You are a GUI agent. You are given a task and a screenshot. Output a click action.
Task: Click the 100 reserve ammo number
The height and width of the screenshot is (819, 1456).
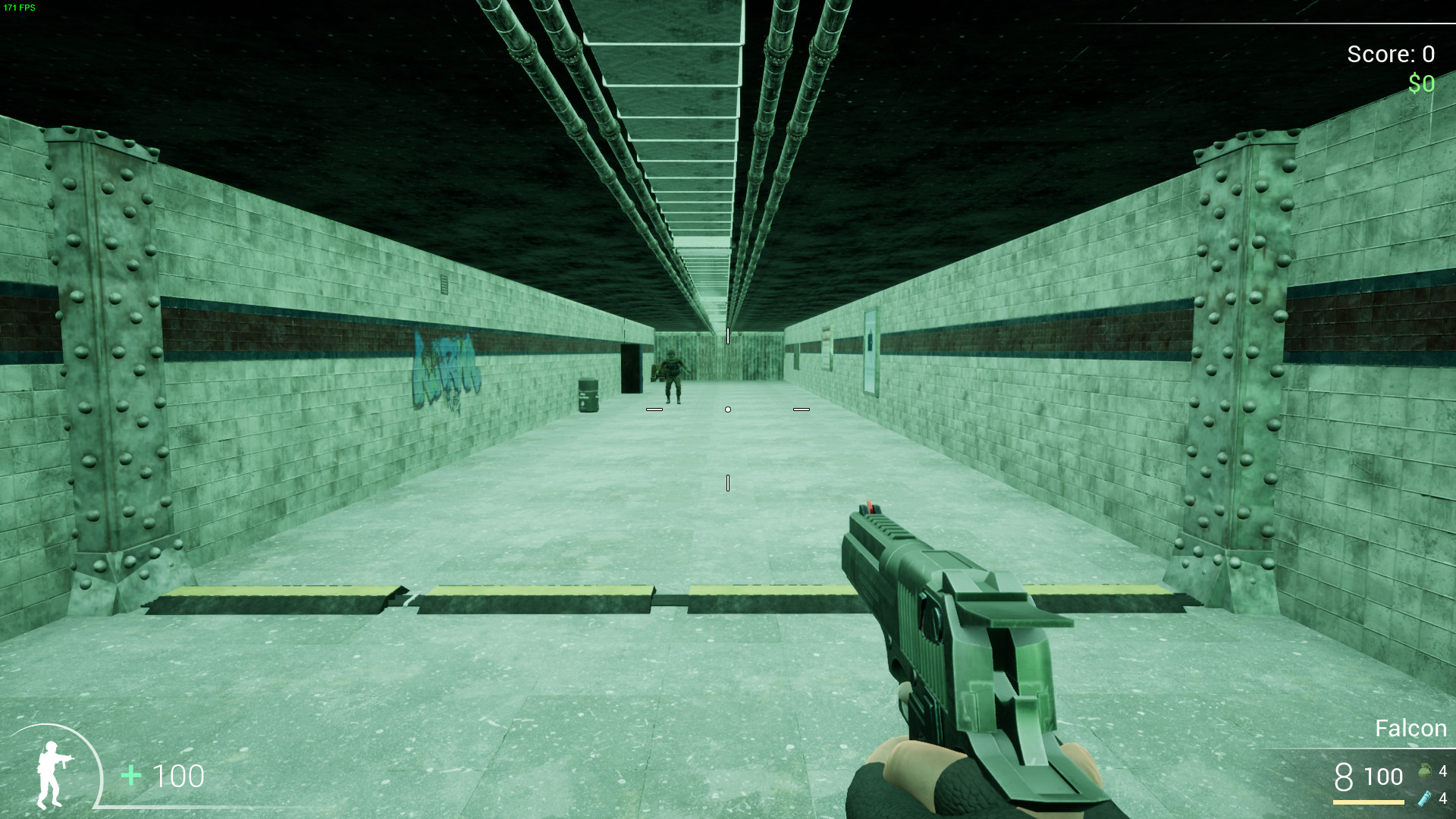click(x=1385, y=778)
